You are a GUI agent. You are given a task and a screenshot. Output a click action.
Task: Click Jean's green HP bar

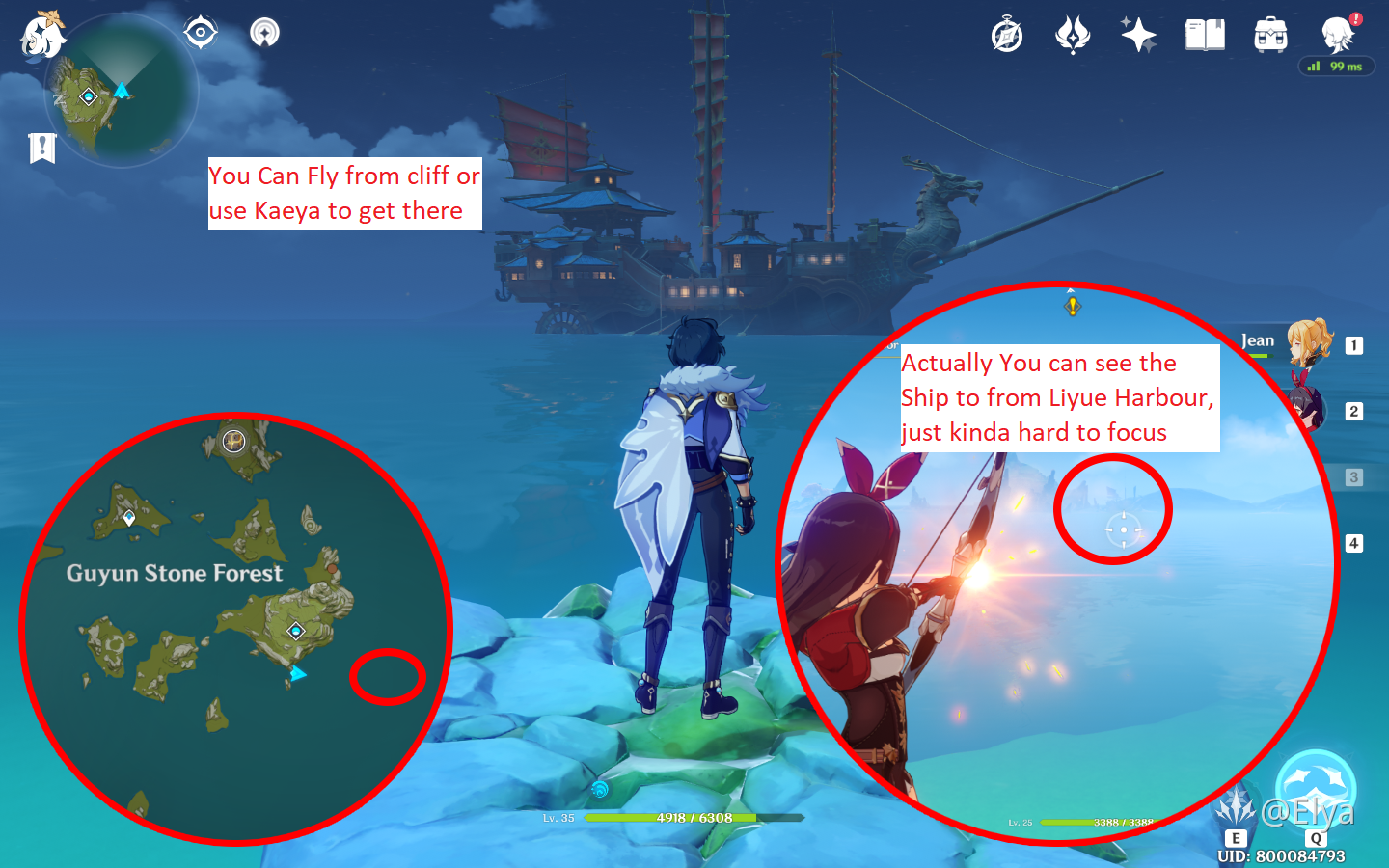(1262, 355)
